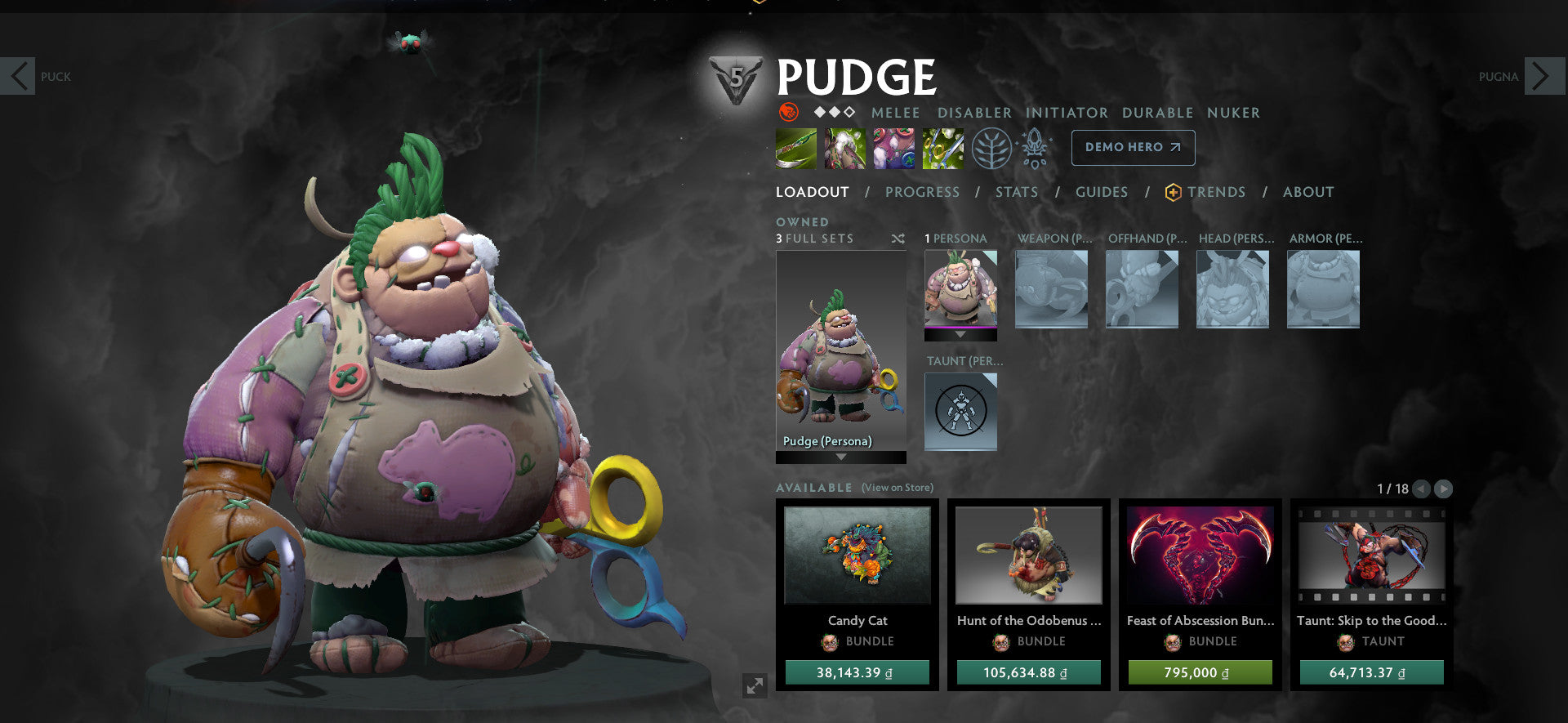Expand the model viewer to fullscreen
Screen dimensions: 1568x723
tap(753, 686)
